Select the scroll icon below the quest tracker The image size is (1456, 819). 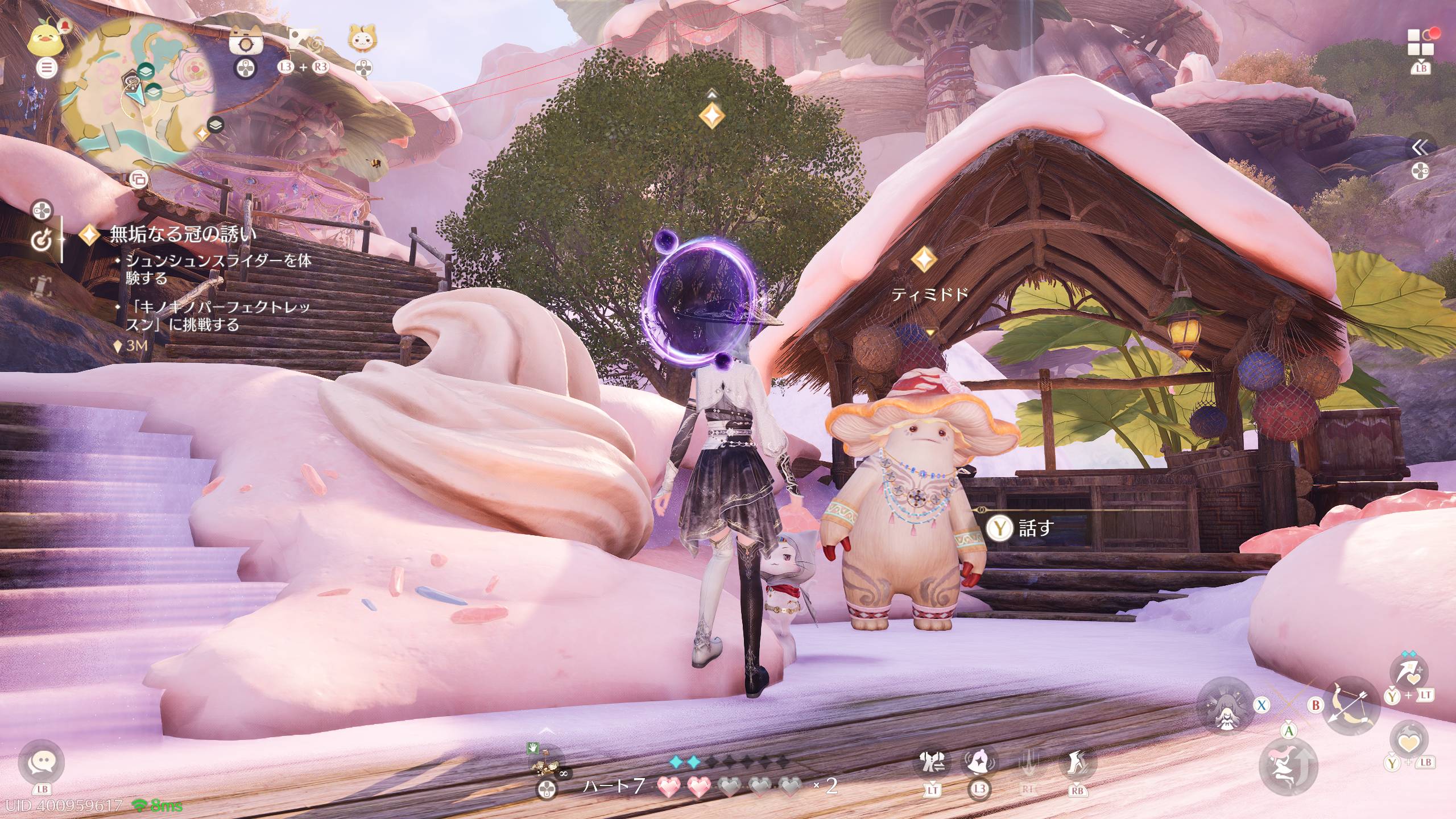(x=39, y=286)
